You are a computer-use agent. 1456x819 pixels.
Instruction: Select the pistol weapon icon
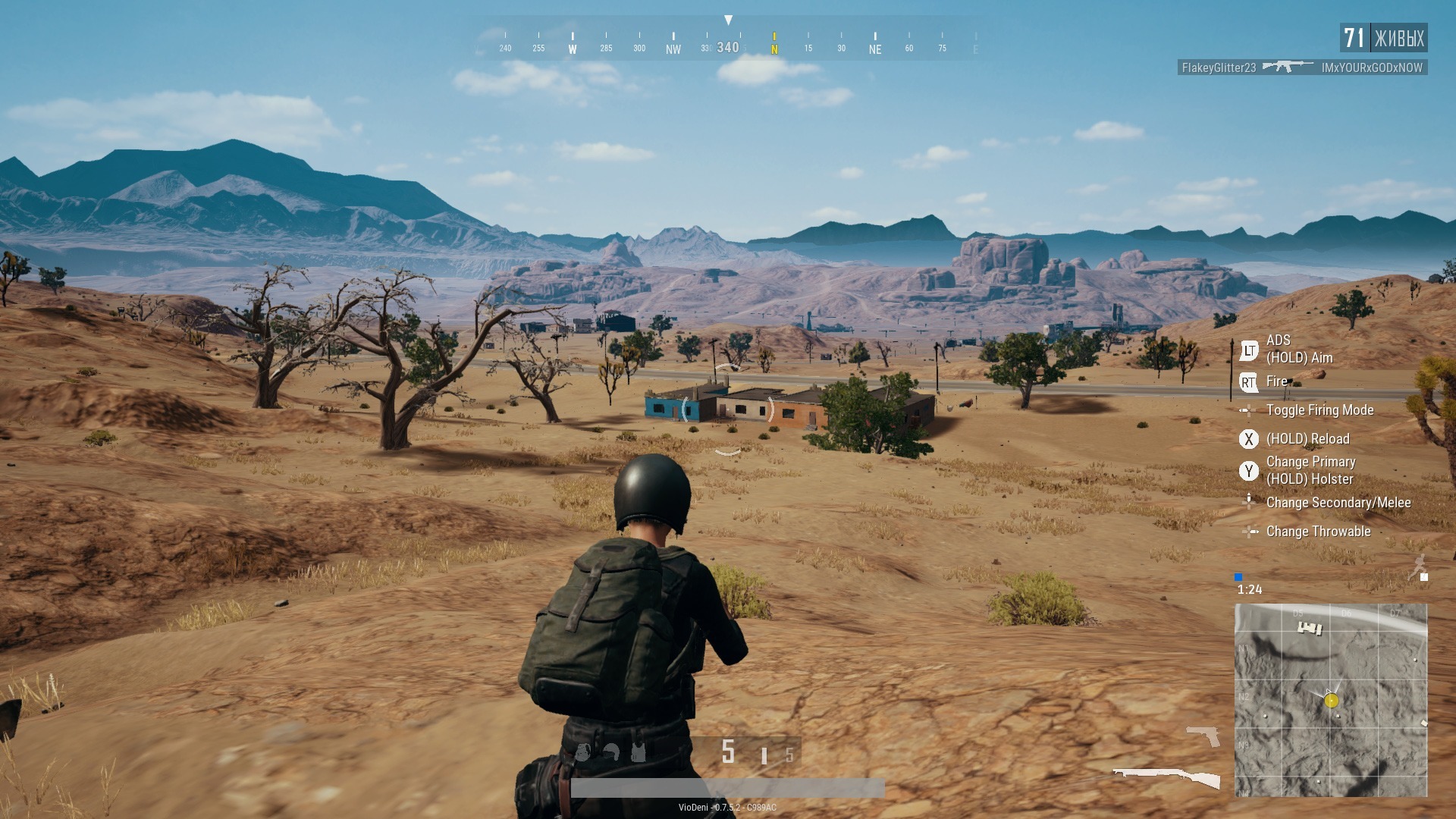(1203, 735)
